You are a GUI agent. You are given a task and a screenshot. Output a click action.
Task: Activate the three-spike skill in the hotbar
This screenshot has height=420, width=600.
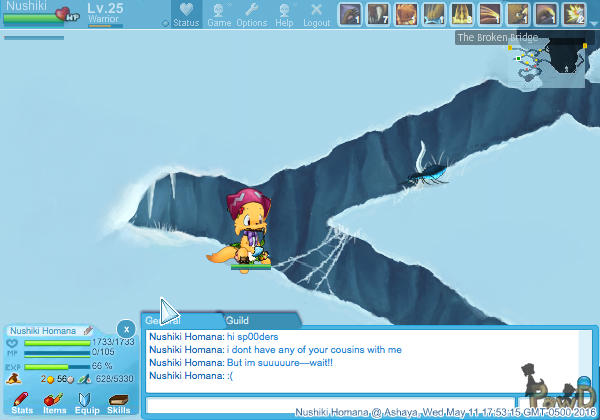click(x=462, y=14)
